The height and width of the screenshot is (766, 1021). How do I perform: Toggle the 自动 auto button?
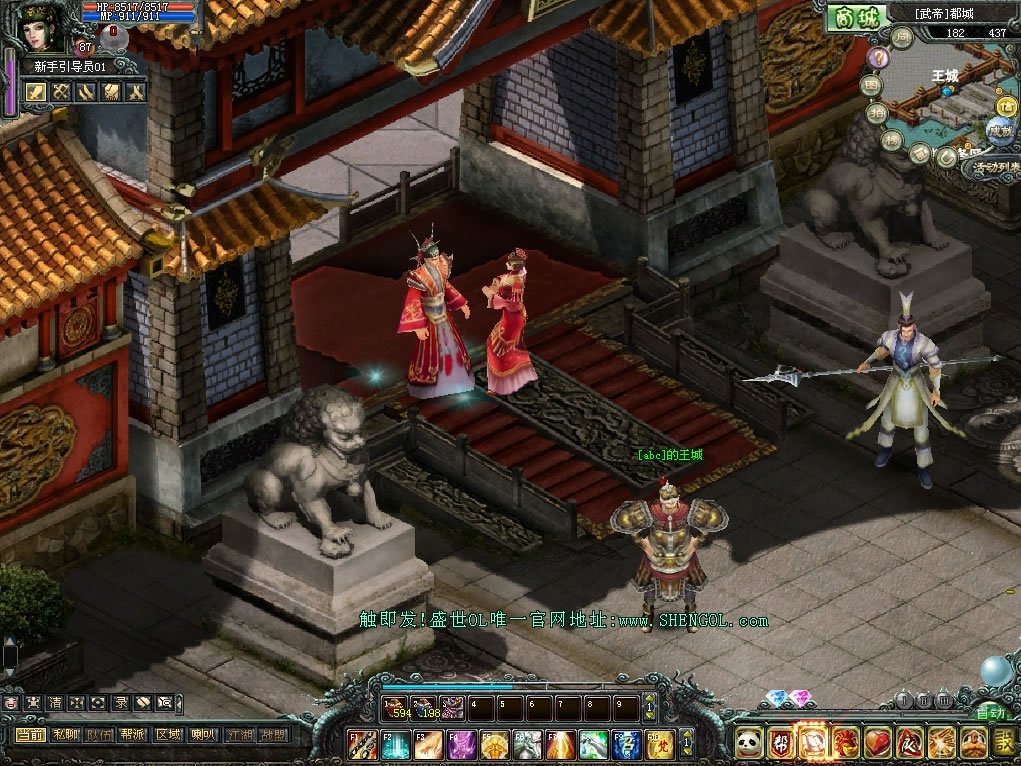990,713
